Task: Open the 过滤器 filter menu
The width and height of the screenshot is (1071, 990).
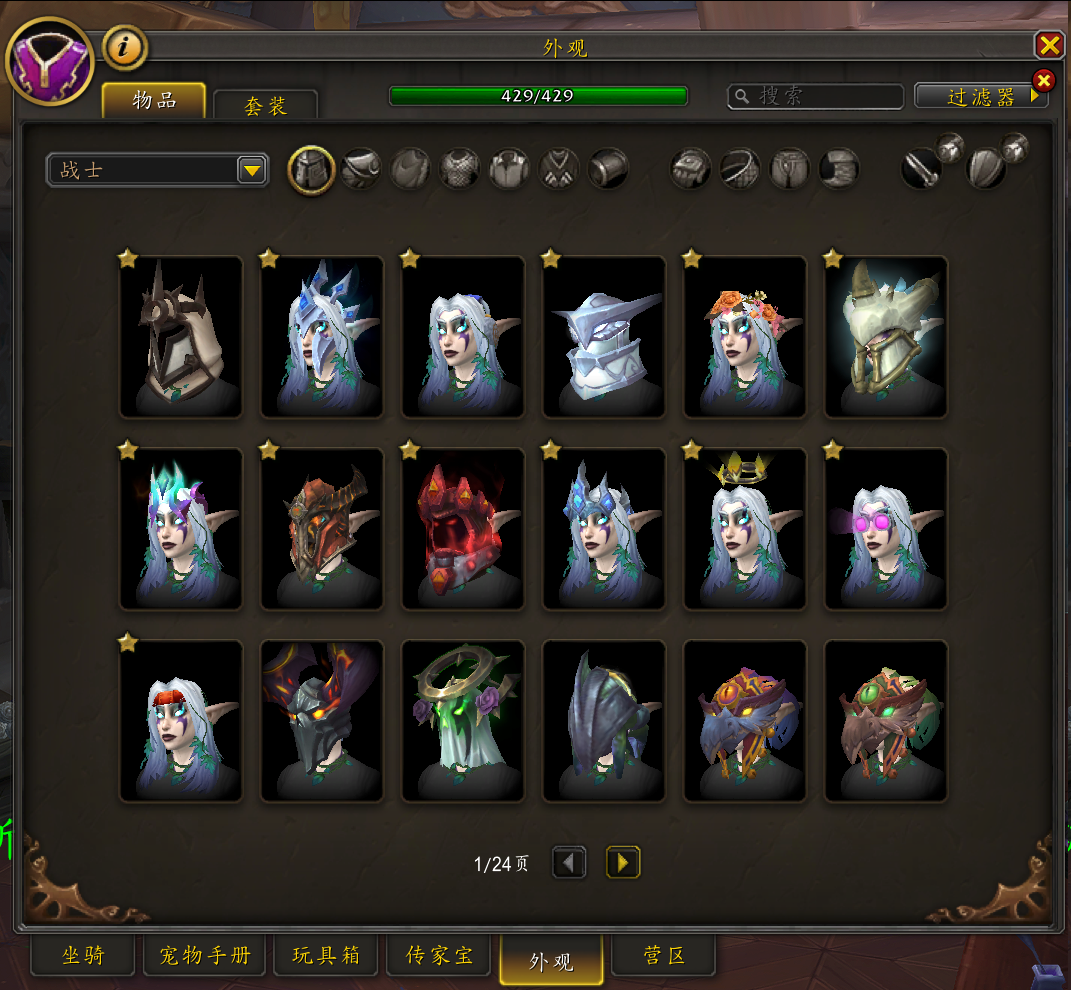Action: click(981, 96)
